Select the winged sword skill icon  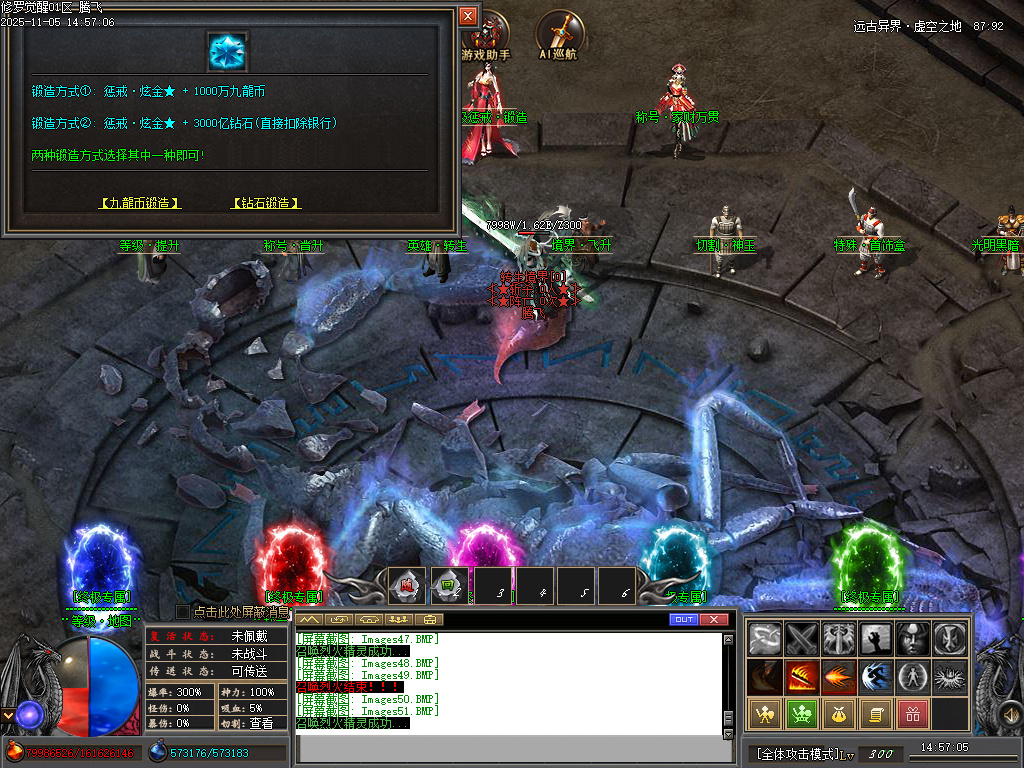click(x=838, y=639)
